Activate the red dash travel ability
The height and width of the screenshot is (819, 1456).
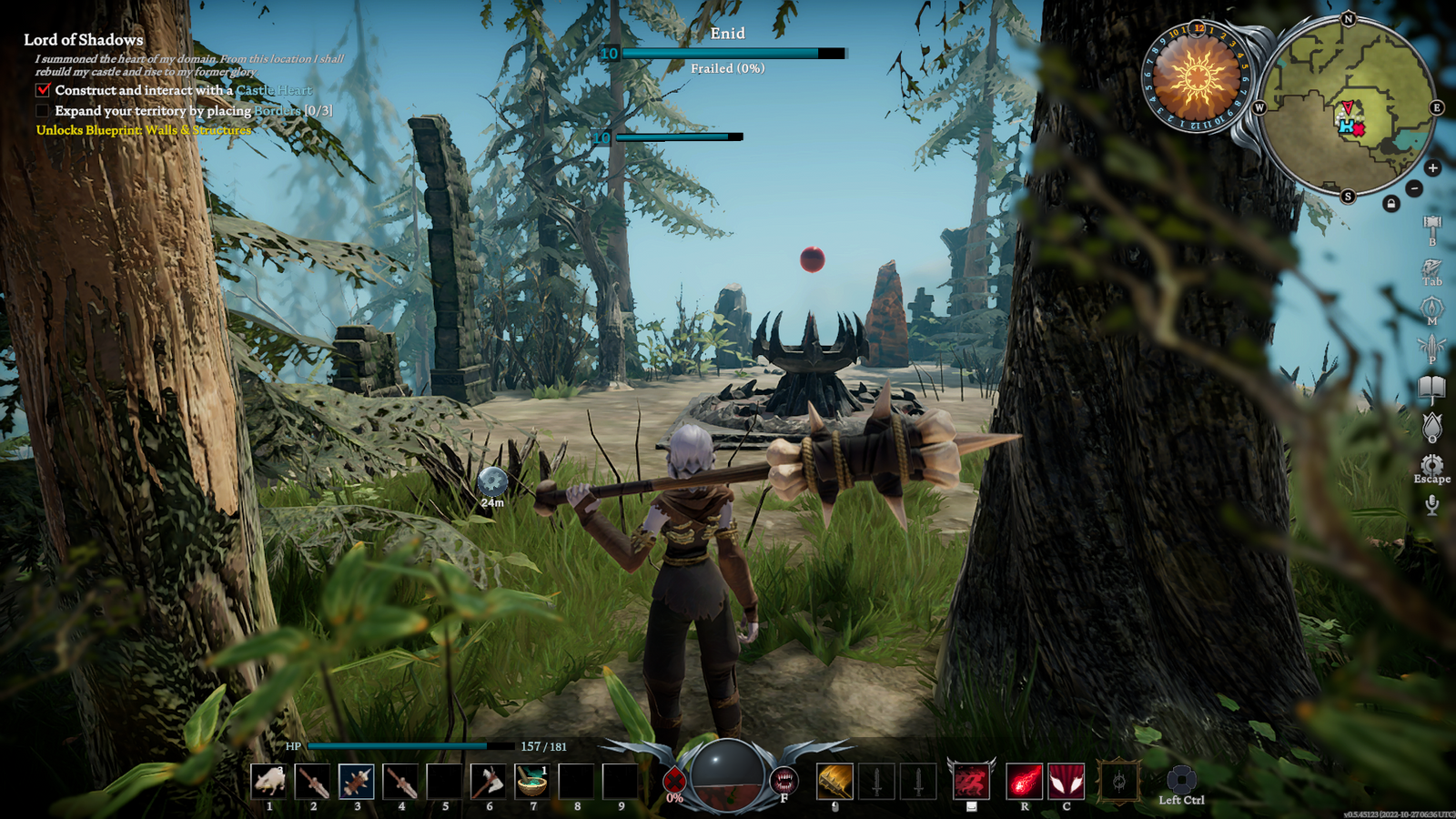click(971, 781)
